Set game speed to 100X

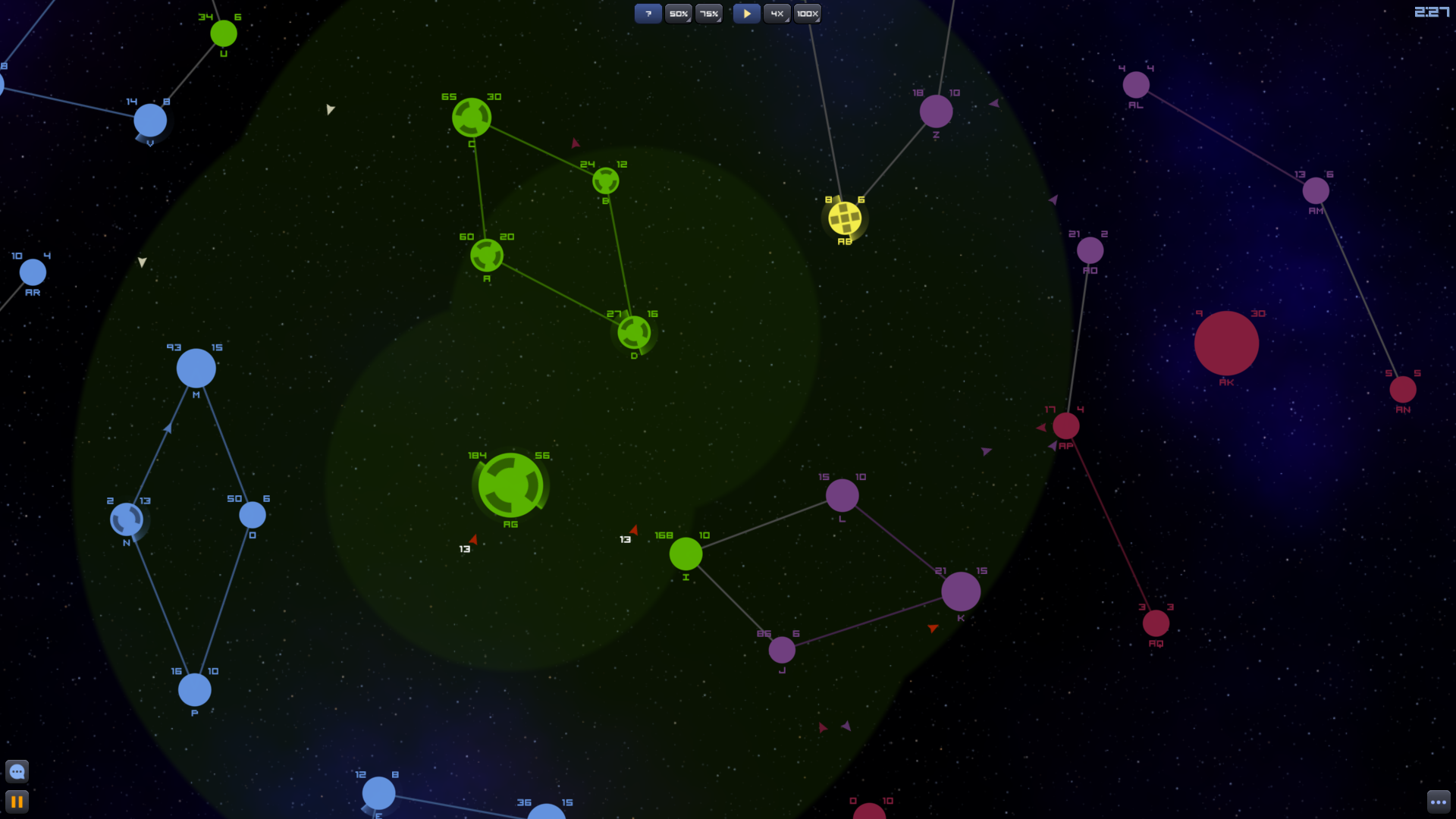[807, 13]
